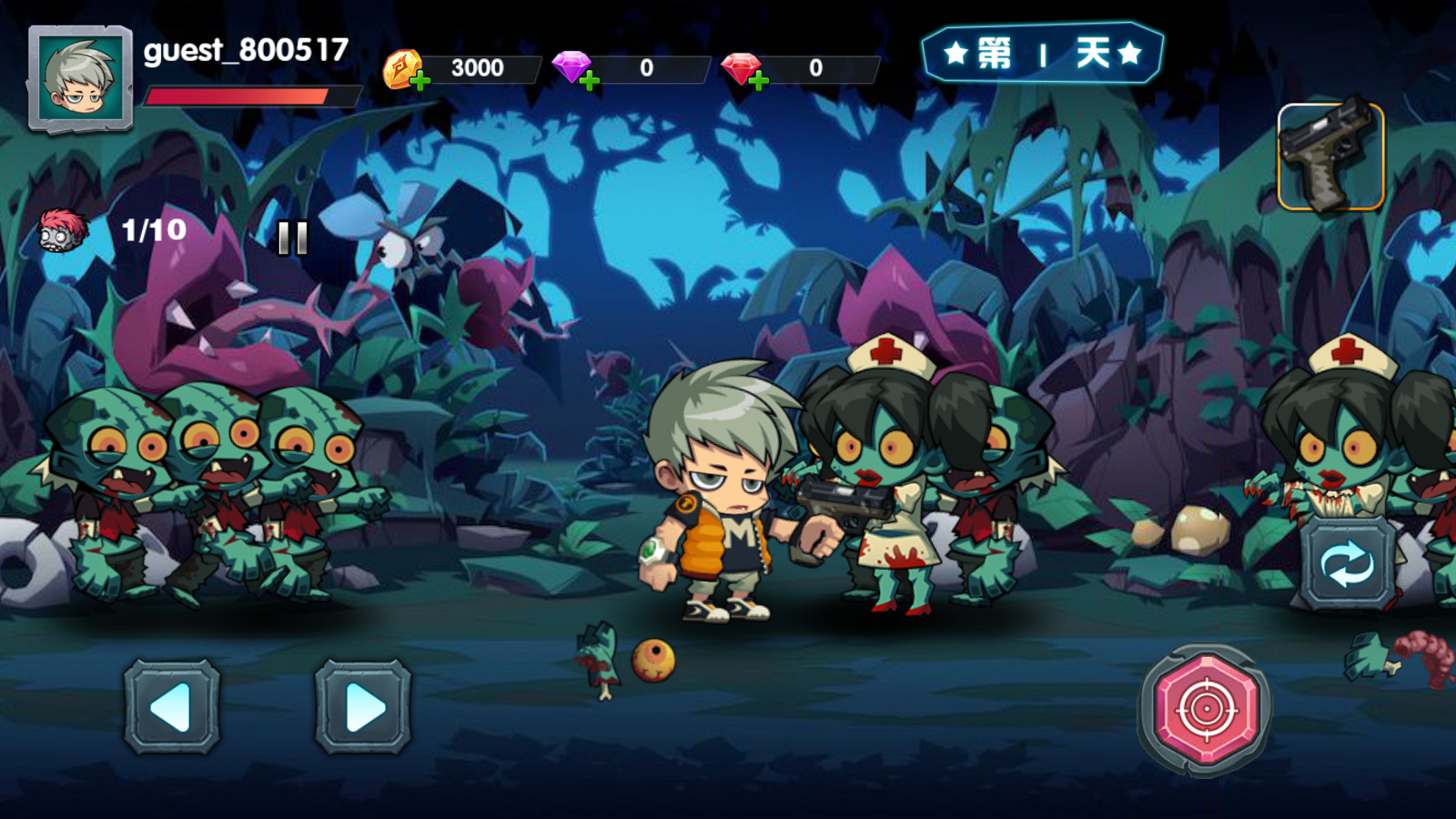Select the guest_800517 username label

point(244,53)
